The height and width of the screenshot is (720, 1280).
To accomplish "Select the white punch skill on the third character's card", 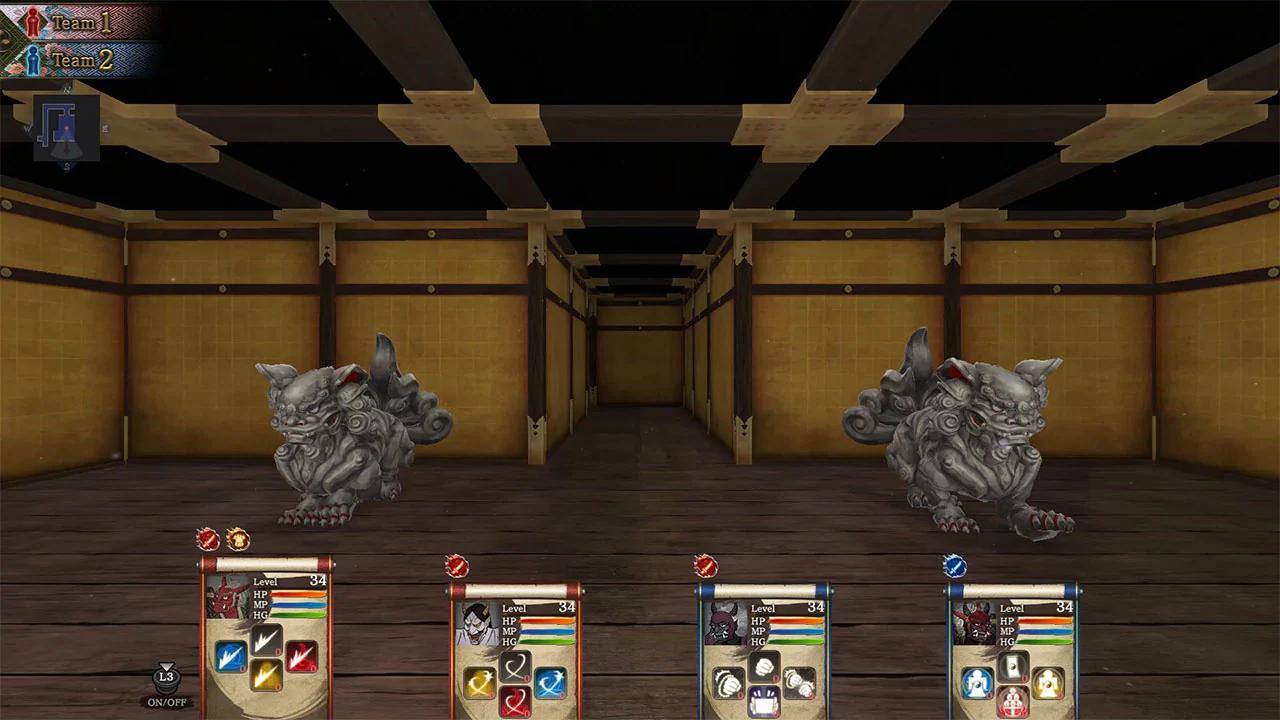I will 764,666.
